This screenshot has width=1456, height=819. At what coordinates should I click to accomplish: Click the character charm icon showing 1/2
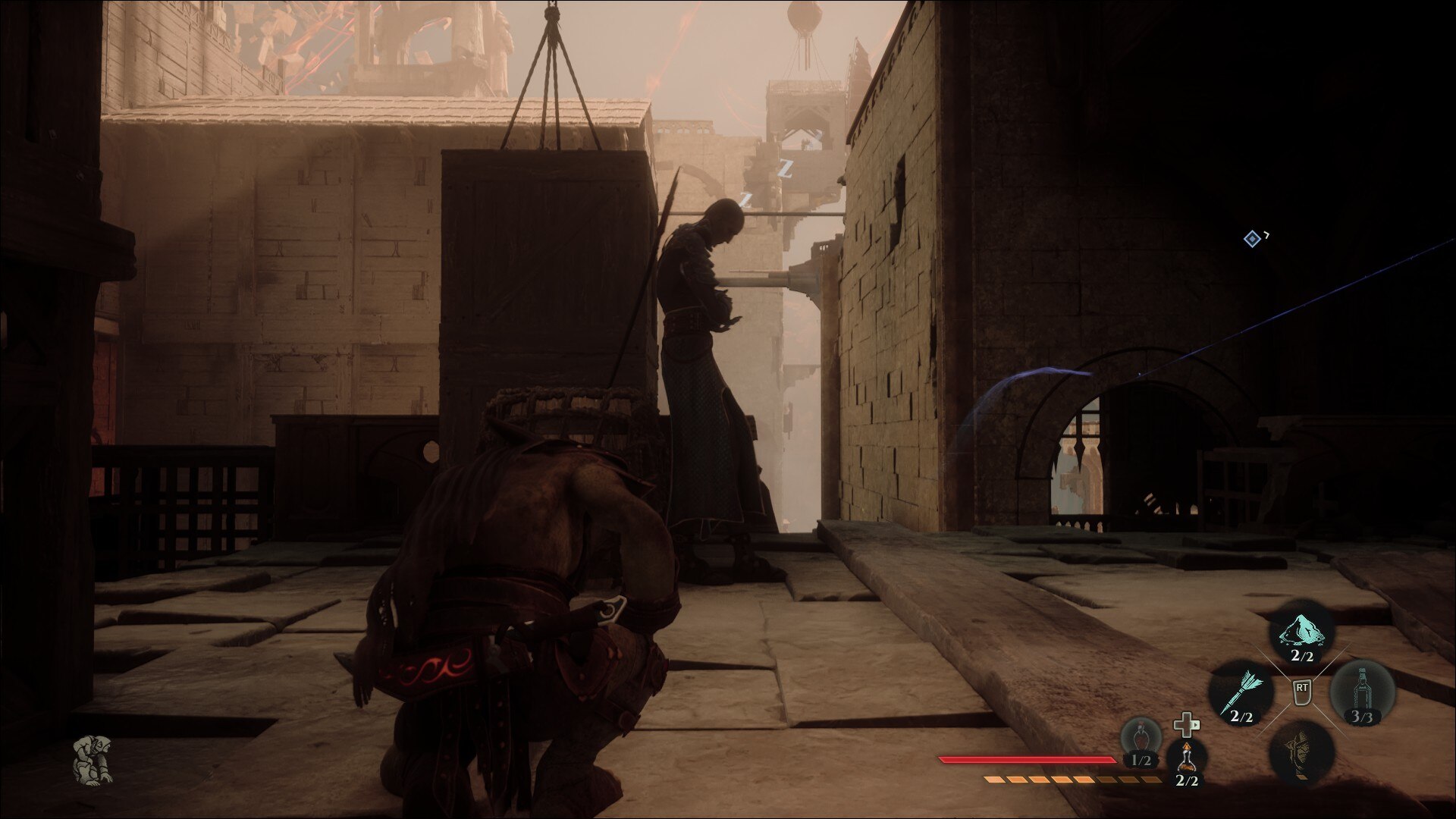[x=1142, y=737]
